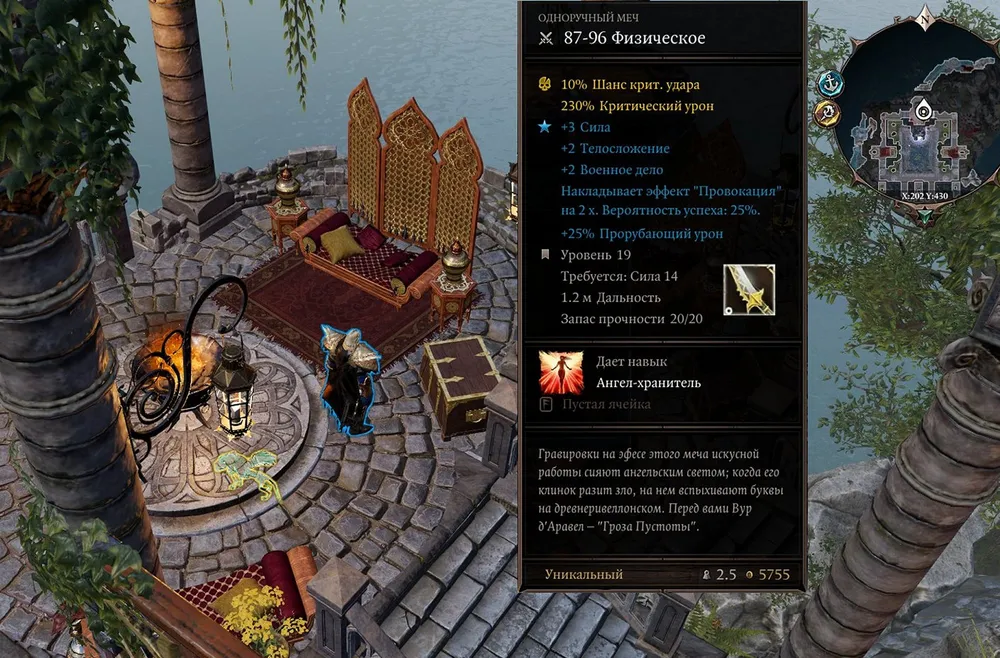
Task: Select the sword thumbnail in the item tooltip
Action: 749,290
